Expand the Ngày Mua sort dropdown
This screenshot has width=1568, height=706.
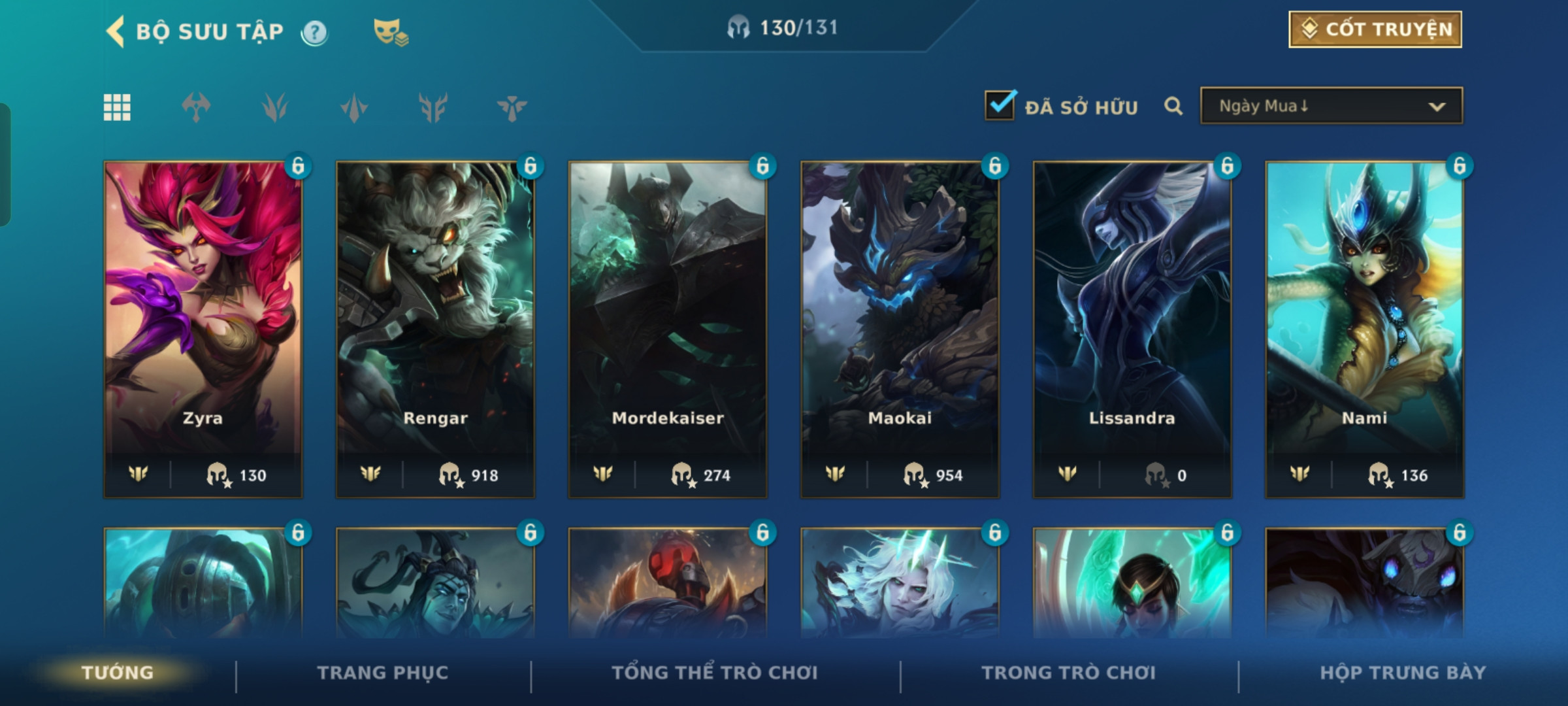[1331, 106]
